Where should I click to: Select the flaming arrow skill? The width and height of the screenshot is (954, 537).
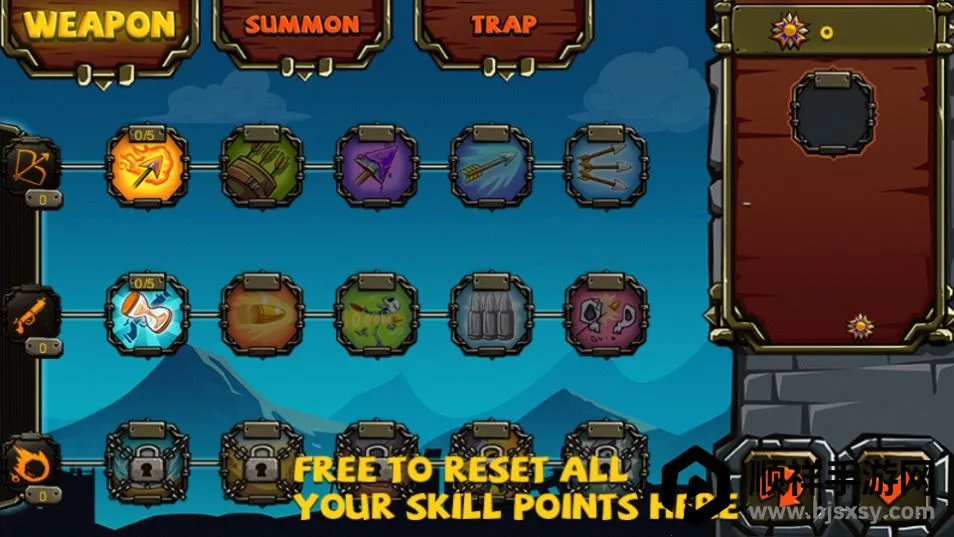[147, 167]
